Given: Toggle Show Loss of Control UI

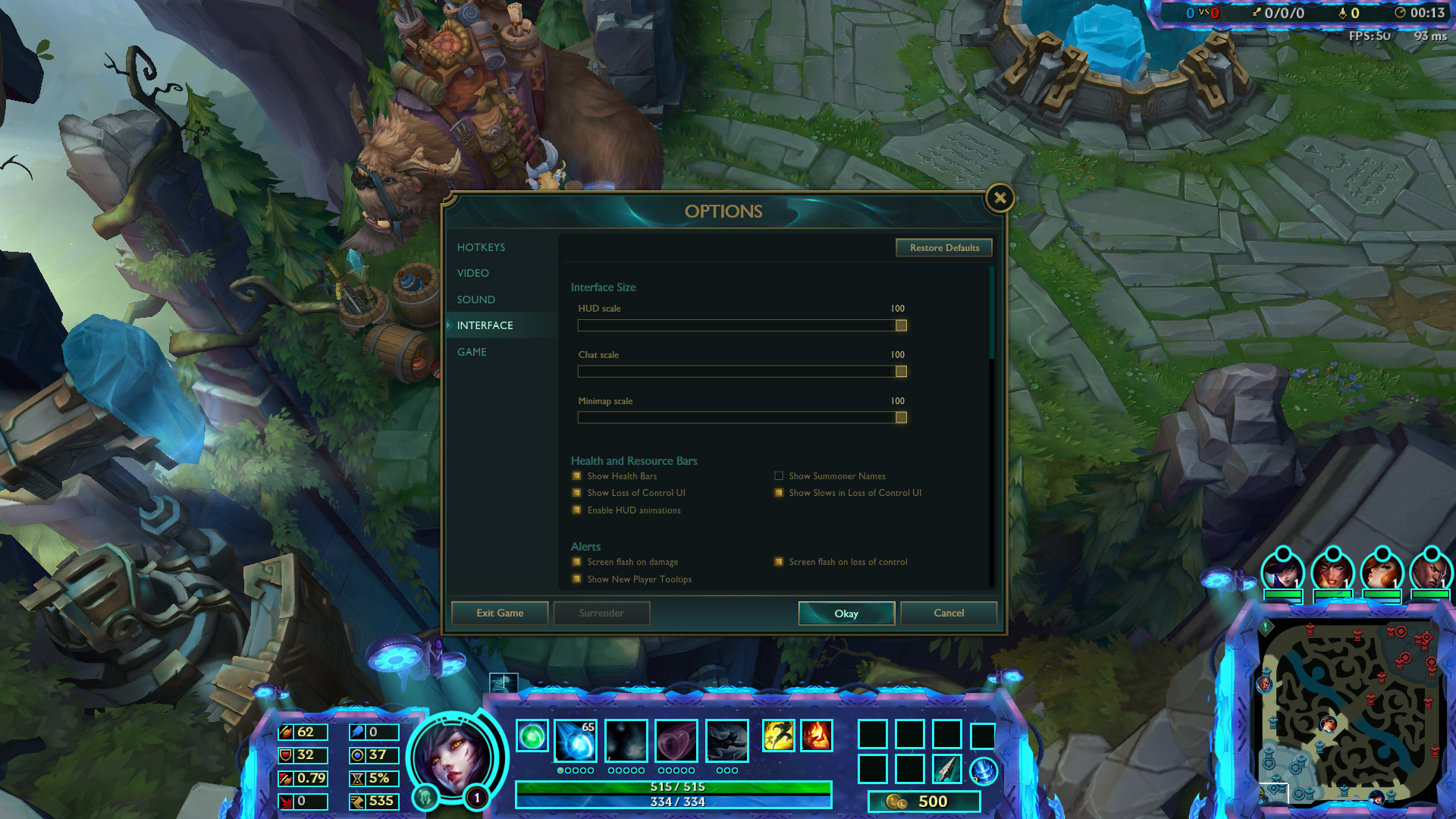Looking at the screenshot, I should pyautogui.click(x=577, y=493).
